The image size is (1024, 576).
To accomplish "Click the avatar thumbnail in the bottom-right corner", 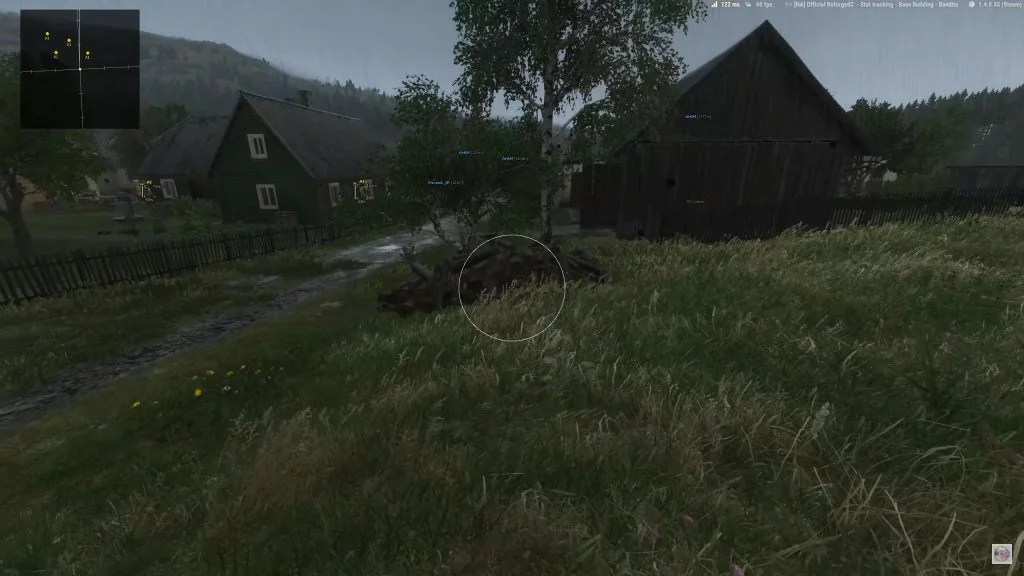I will coord(1001,553).
